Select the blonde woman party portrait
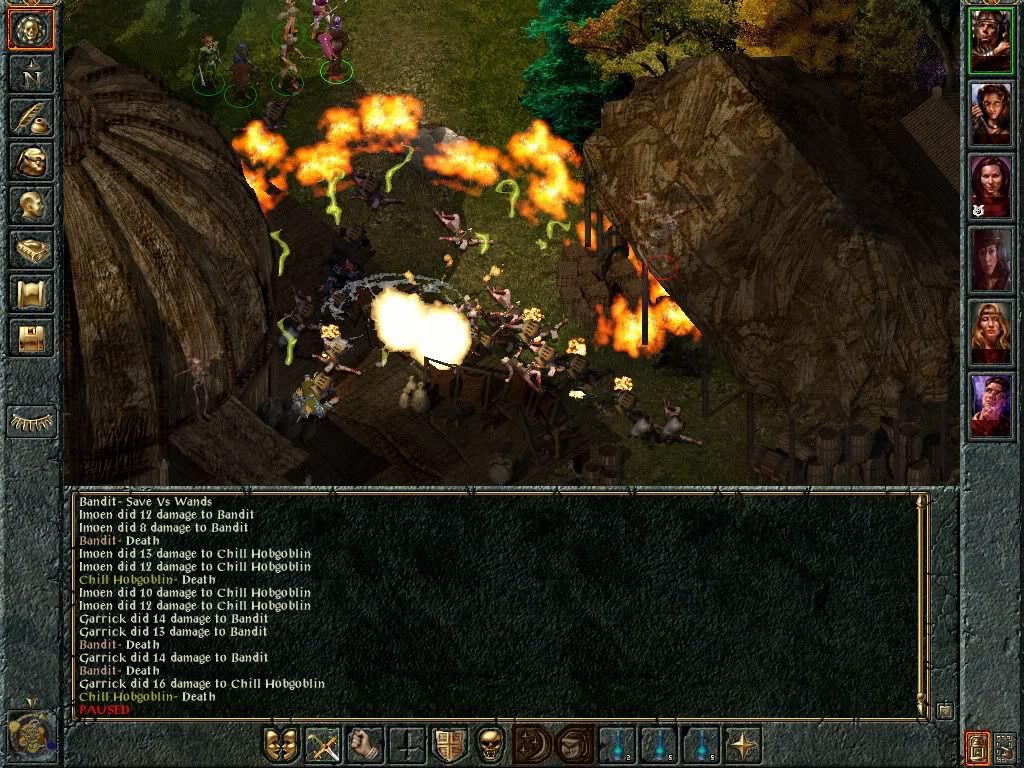Viewport: 1024px width, 768px height. tap(991, 332)
